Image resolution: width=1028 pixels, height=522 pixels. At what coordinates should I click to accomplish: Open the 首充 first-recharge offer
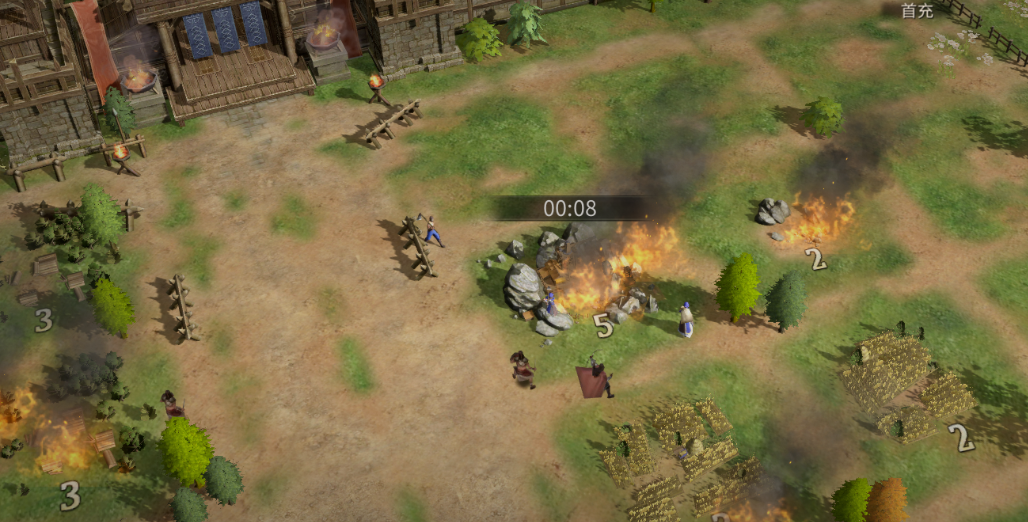pos(916,11)
